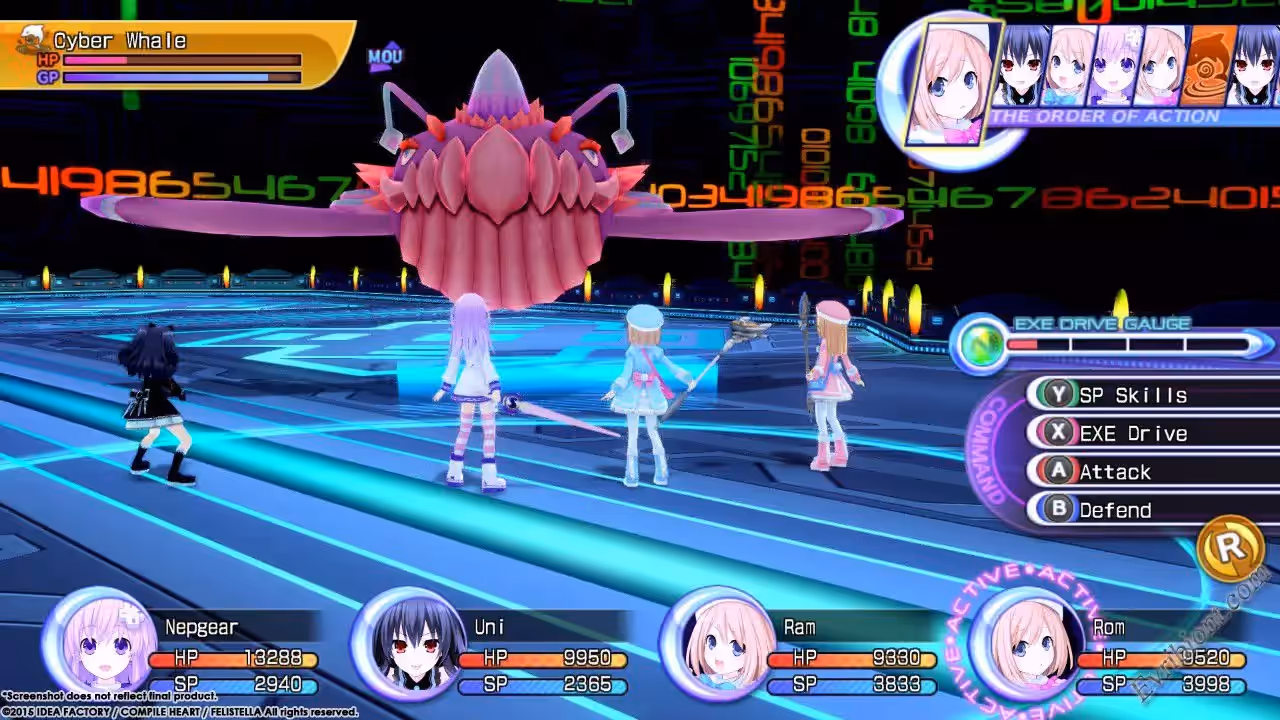The height and width of the screenshot is (720, 1280).
Task: Click Ram's party portrait
Action: pos(718,645)
